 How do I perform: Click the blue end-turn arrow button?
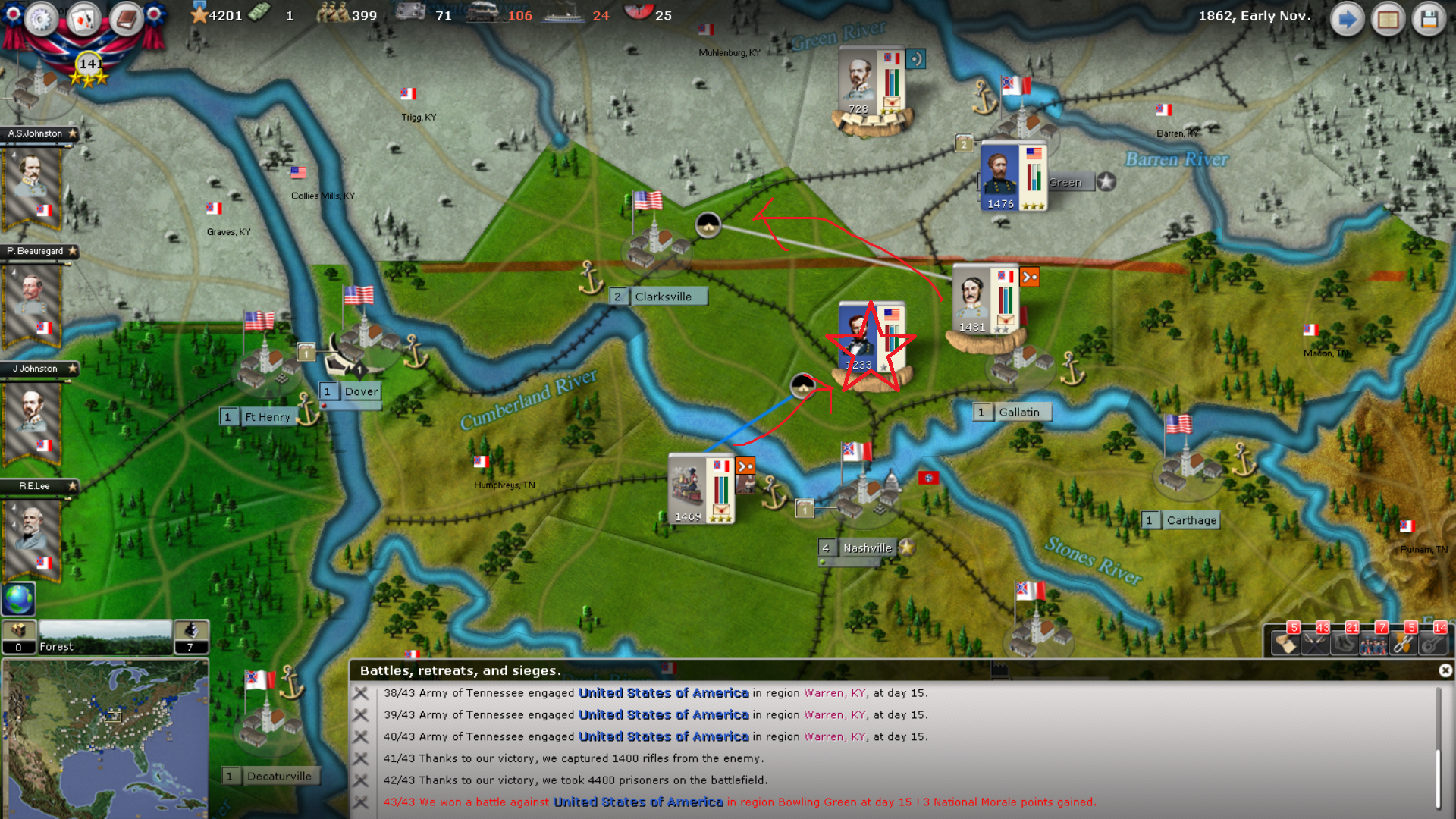[1348, 19]
